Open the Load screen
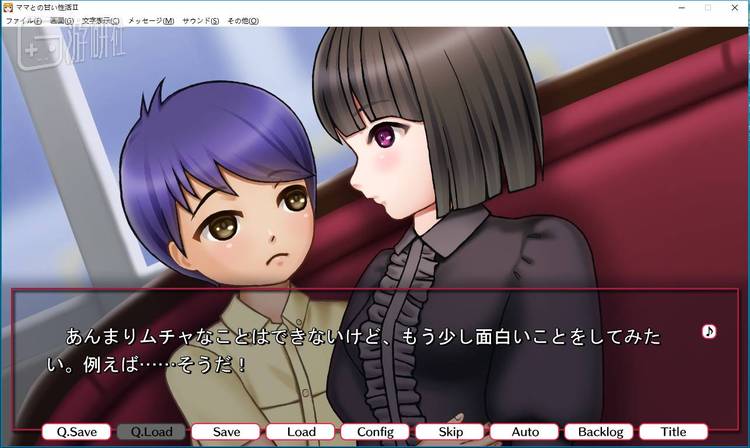The image size is (750, 448). coord(301,432)
